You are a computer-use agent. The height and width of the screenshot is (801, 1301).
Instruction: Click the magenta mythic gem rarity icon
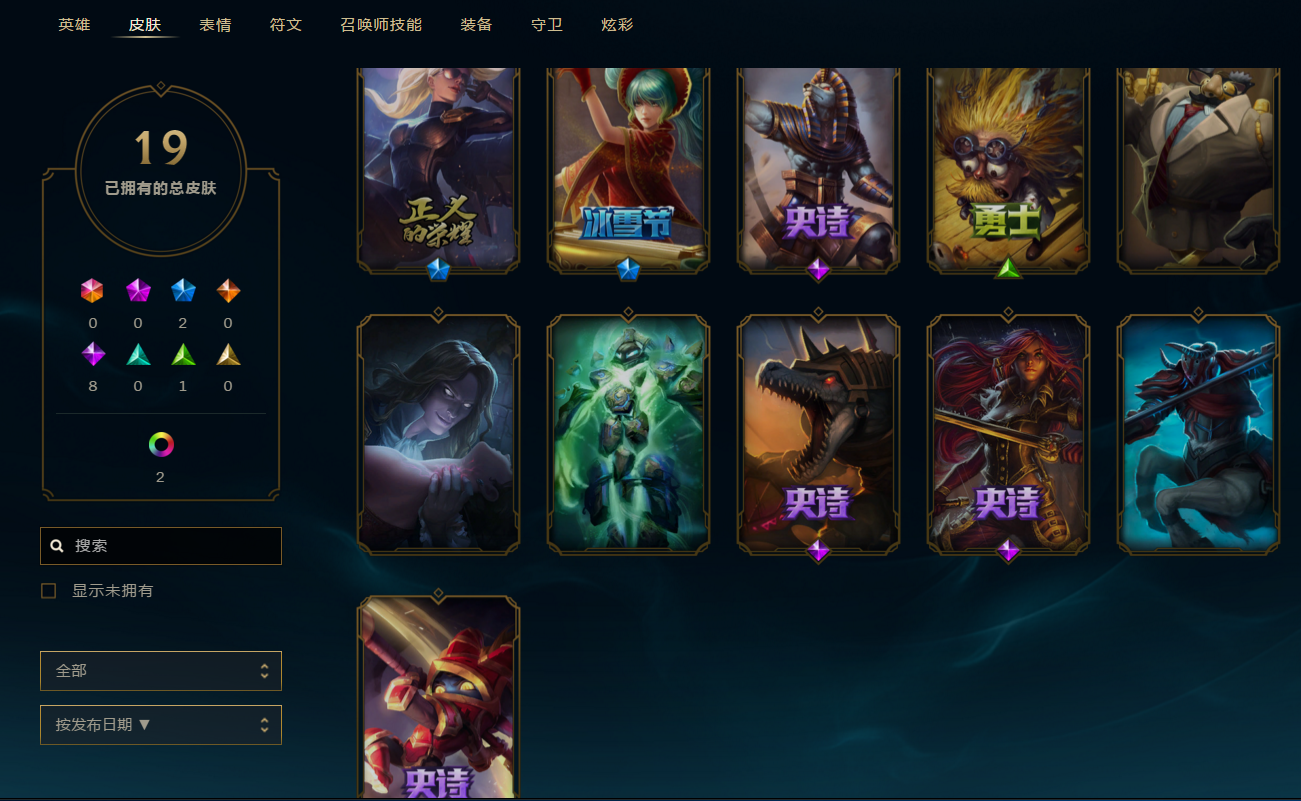click(x=138, y=291)
